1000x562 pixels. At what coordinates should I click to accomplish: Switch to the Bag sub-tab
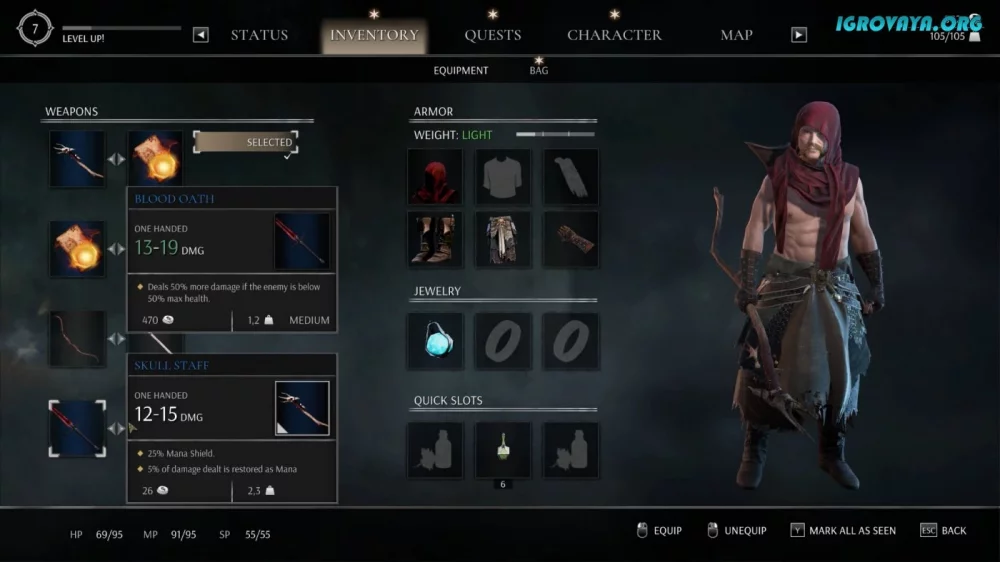[539, 71]
